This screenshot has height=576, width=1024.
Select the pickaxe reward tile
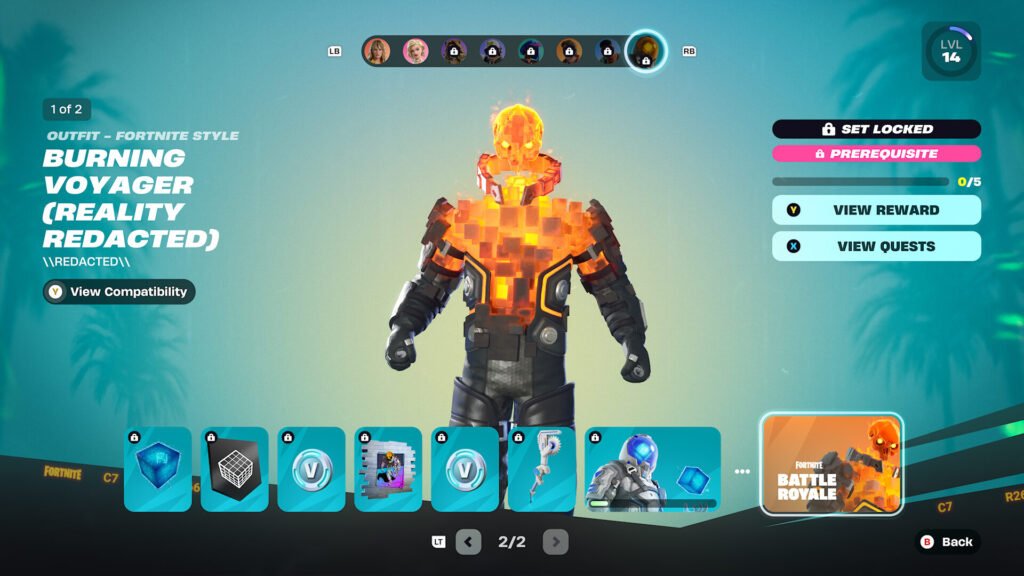point(542,469)
